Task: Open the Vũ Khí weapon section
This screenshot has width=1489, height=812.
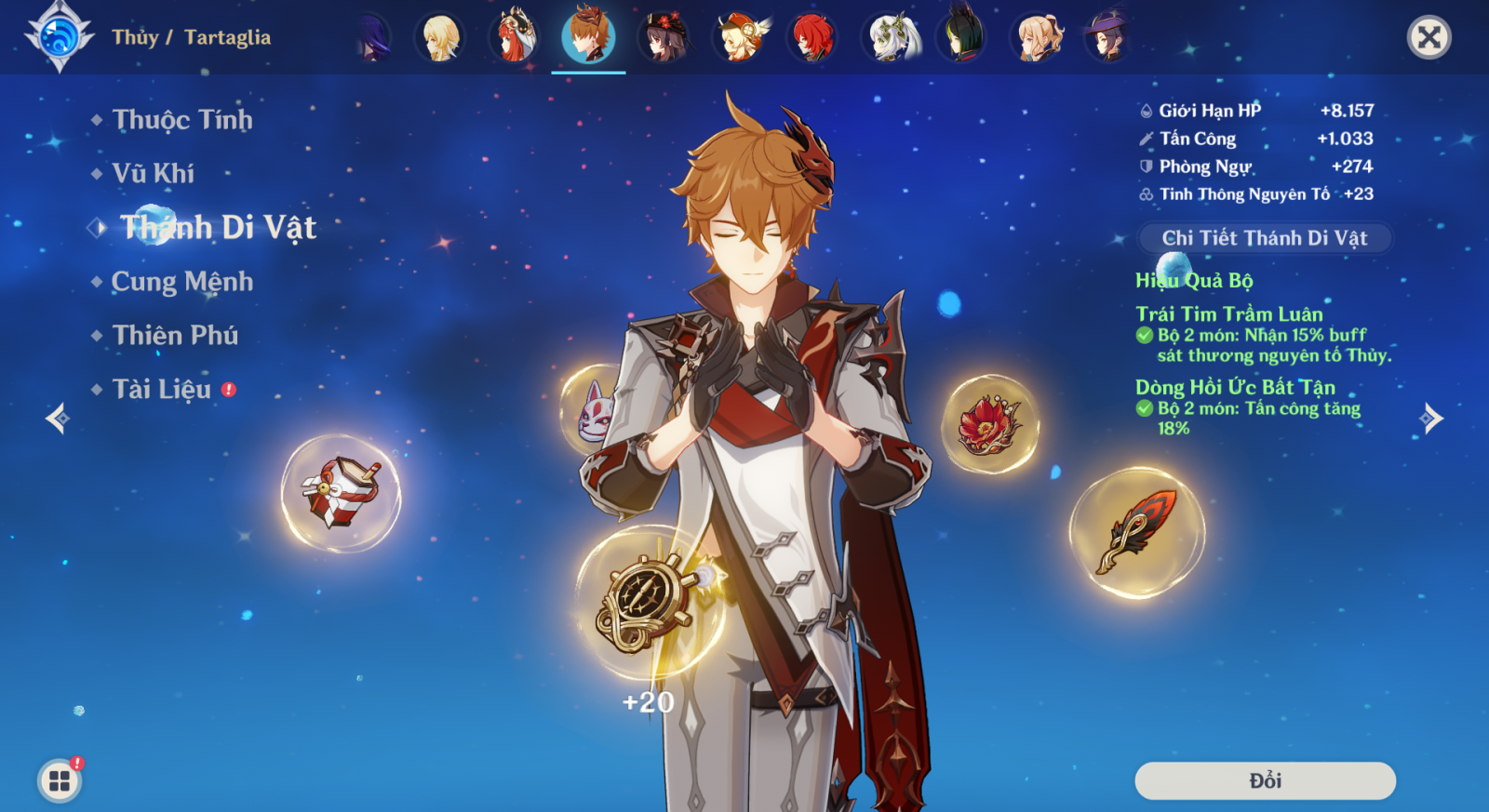Action: click(x=153, y=174)
